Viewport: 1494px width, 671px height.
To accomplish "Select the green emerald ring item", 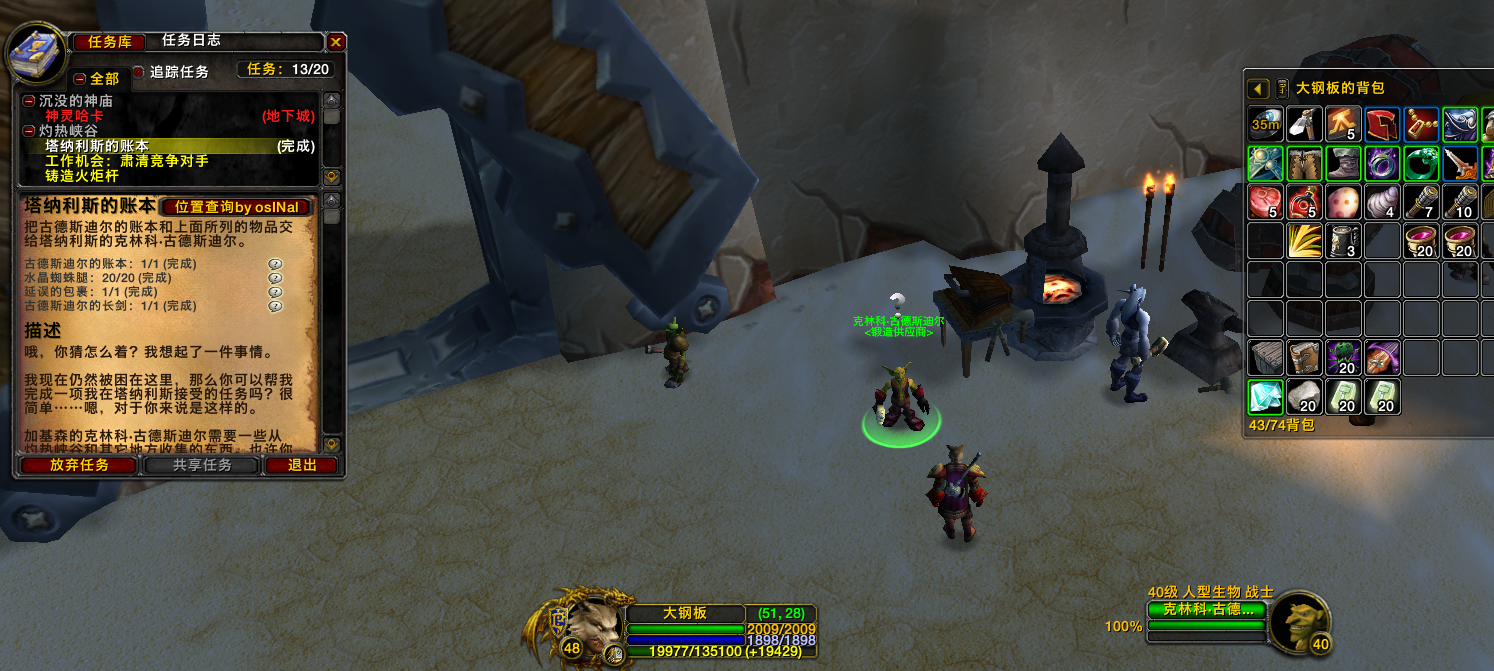I will [1421, 163].
